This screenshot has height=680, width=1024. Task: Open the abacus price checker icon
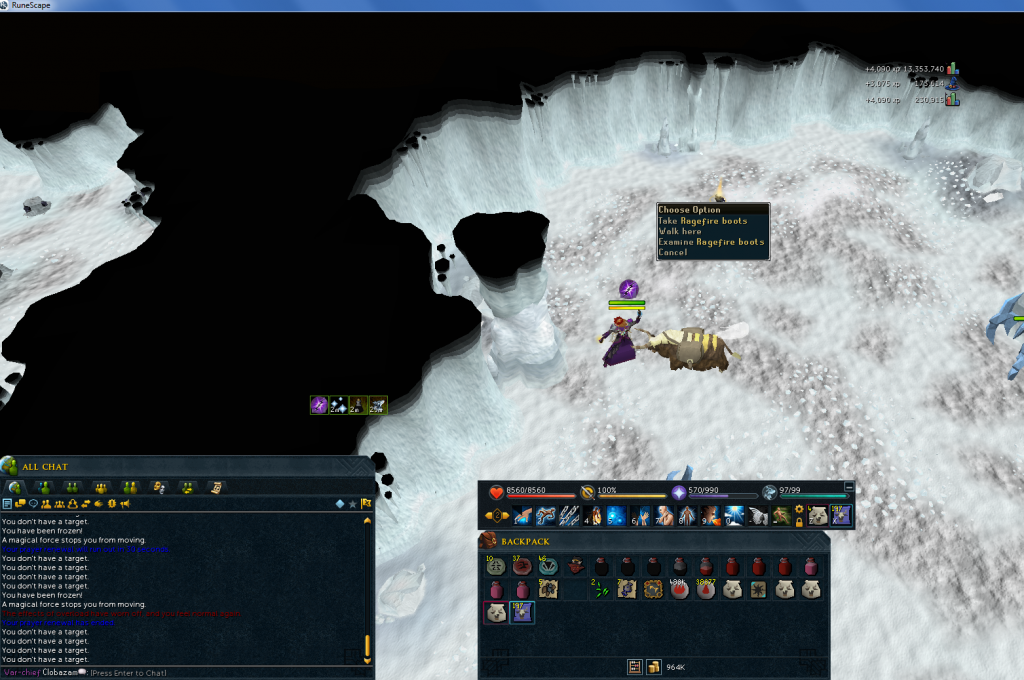634,666
